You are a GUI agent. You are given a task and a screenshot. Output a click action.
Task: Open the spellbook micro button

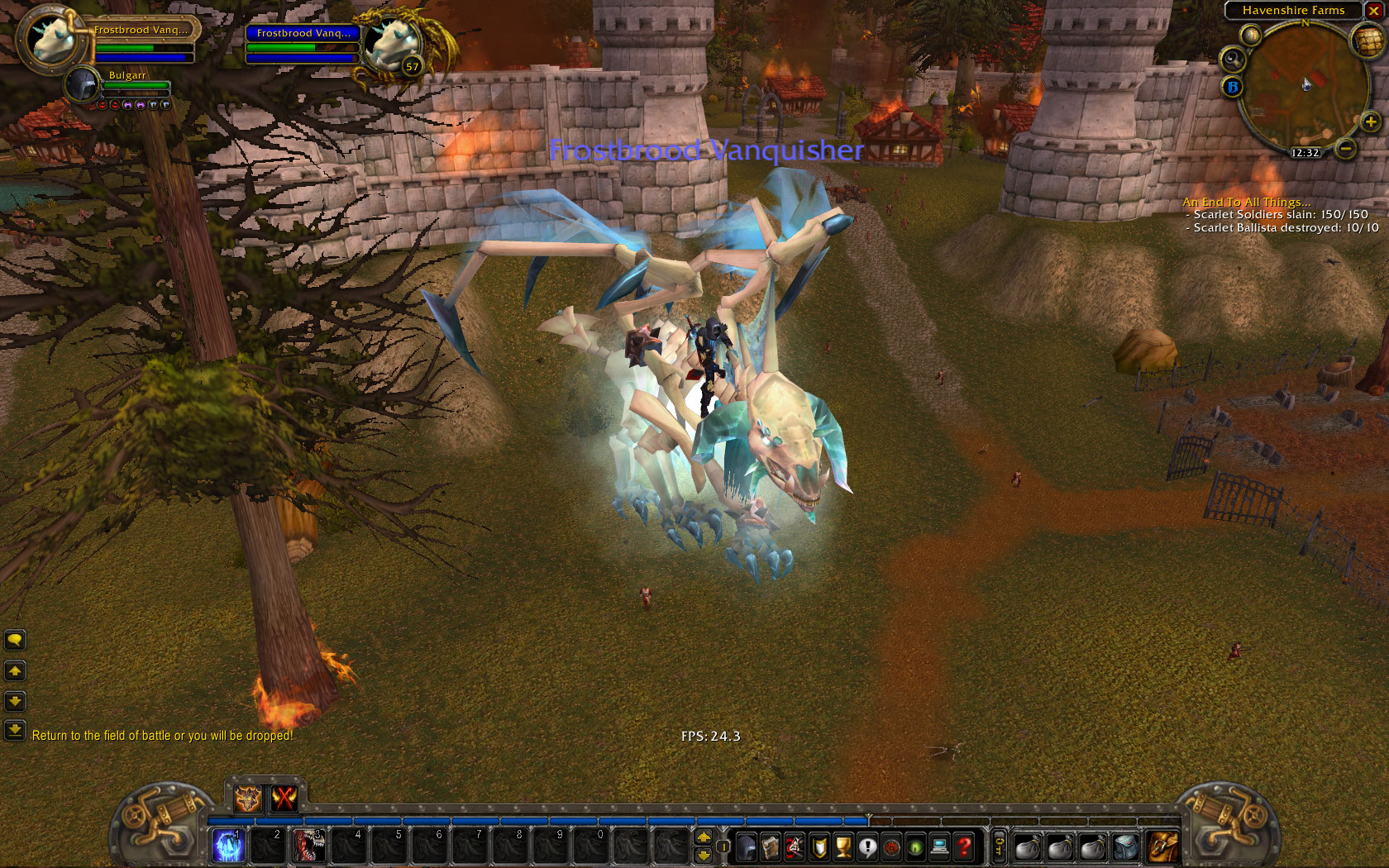771,847
